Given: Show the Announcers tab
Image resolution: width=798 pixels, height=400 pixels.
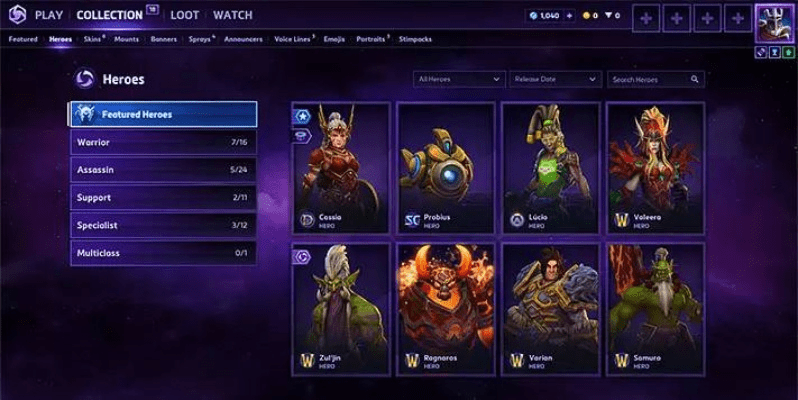Looking at the screenshot, I should (244, 39).
